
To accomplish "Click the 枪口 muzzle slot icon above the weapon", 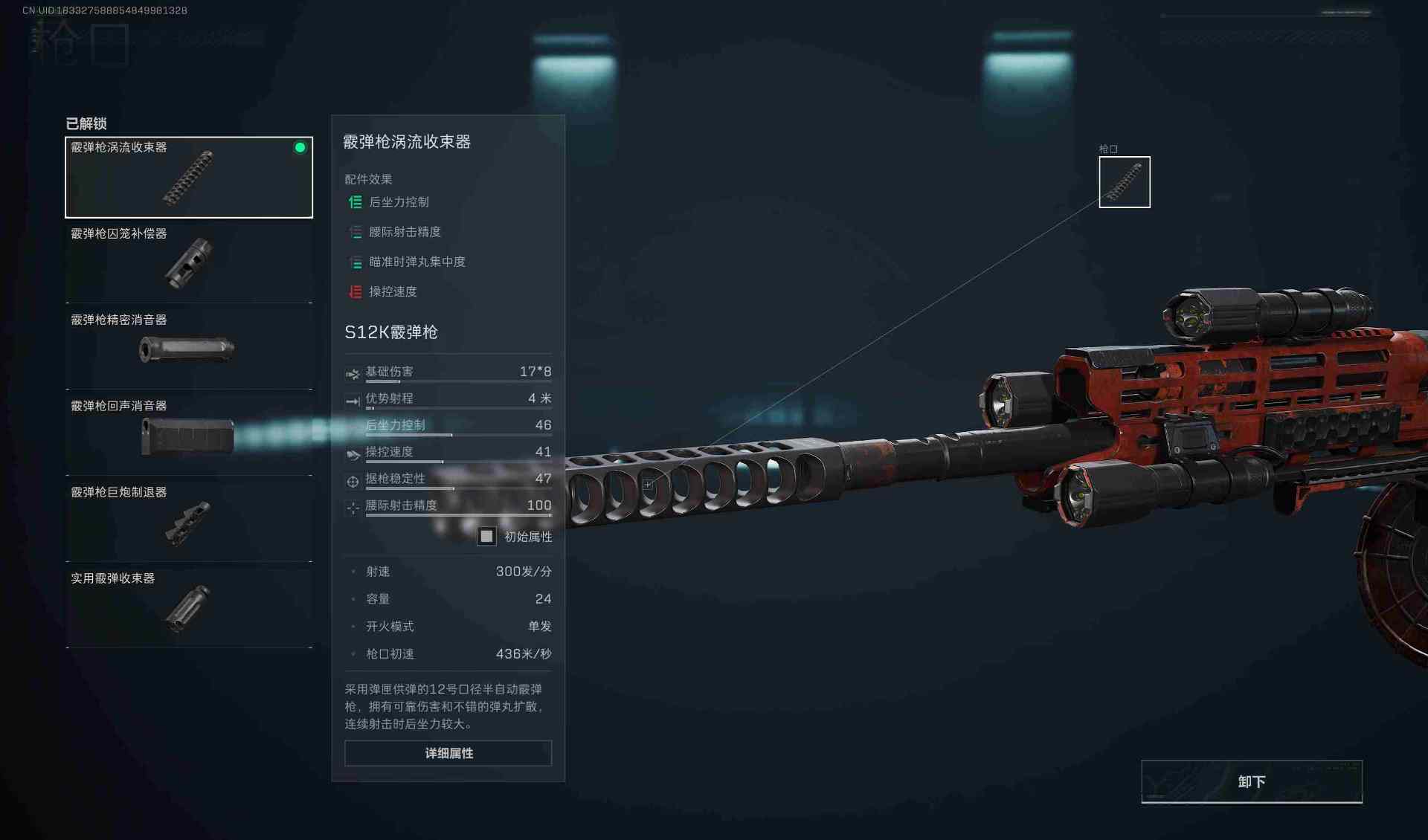I will (x=1124, y=181).
